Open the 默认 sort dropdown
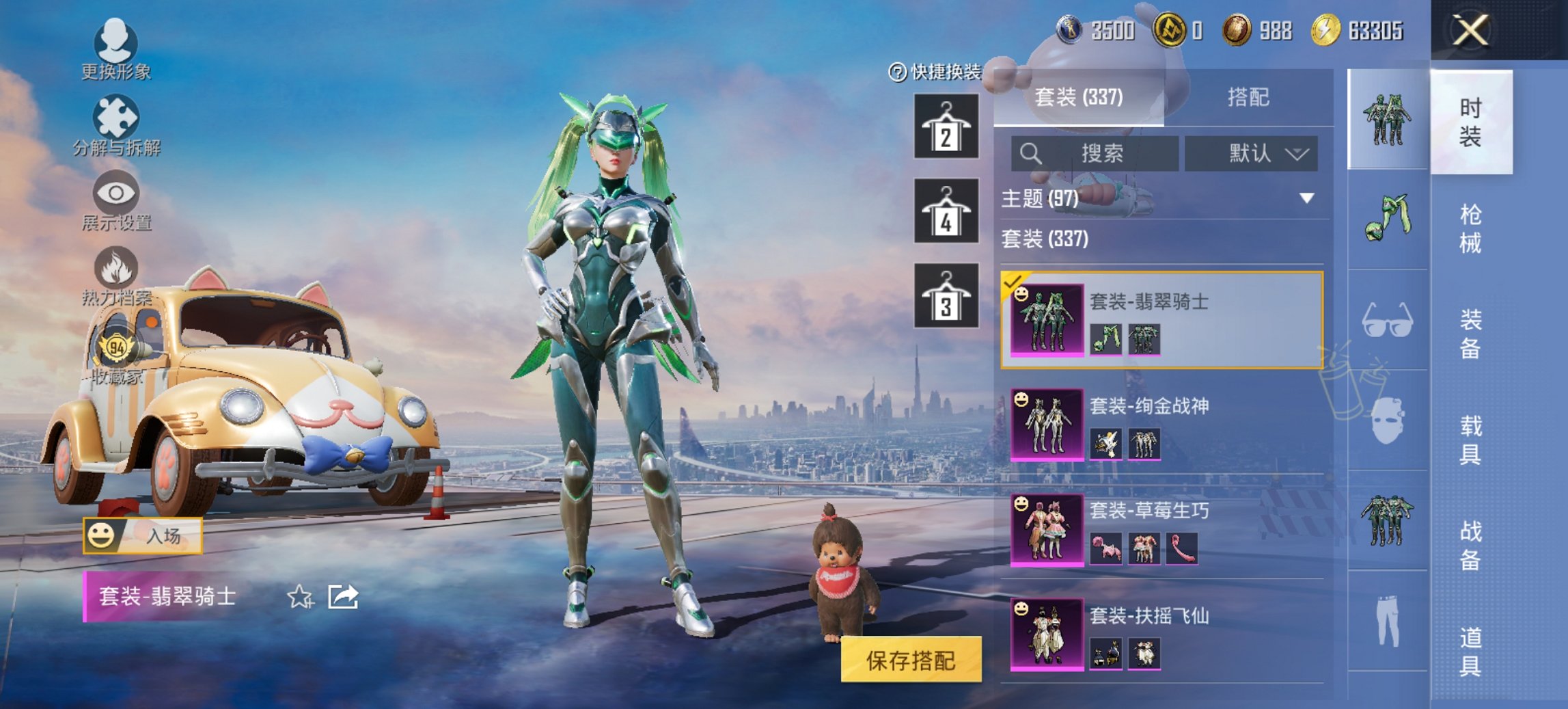This screenshot has width=1568, height=709. (1250, 153)
